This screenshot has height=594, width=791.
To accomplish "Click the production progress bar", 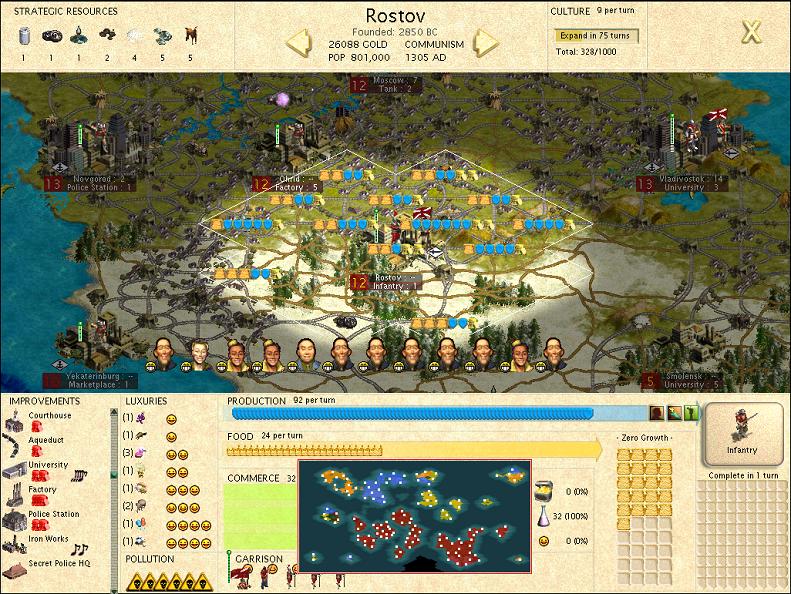I will 412,412.
